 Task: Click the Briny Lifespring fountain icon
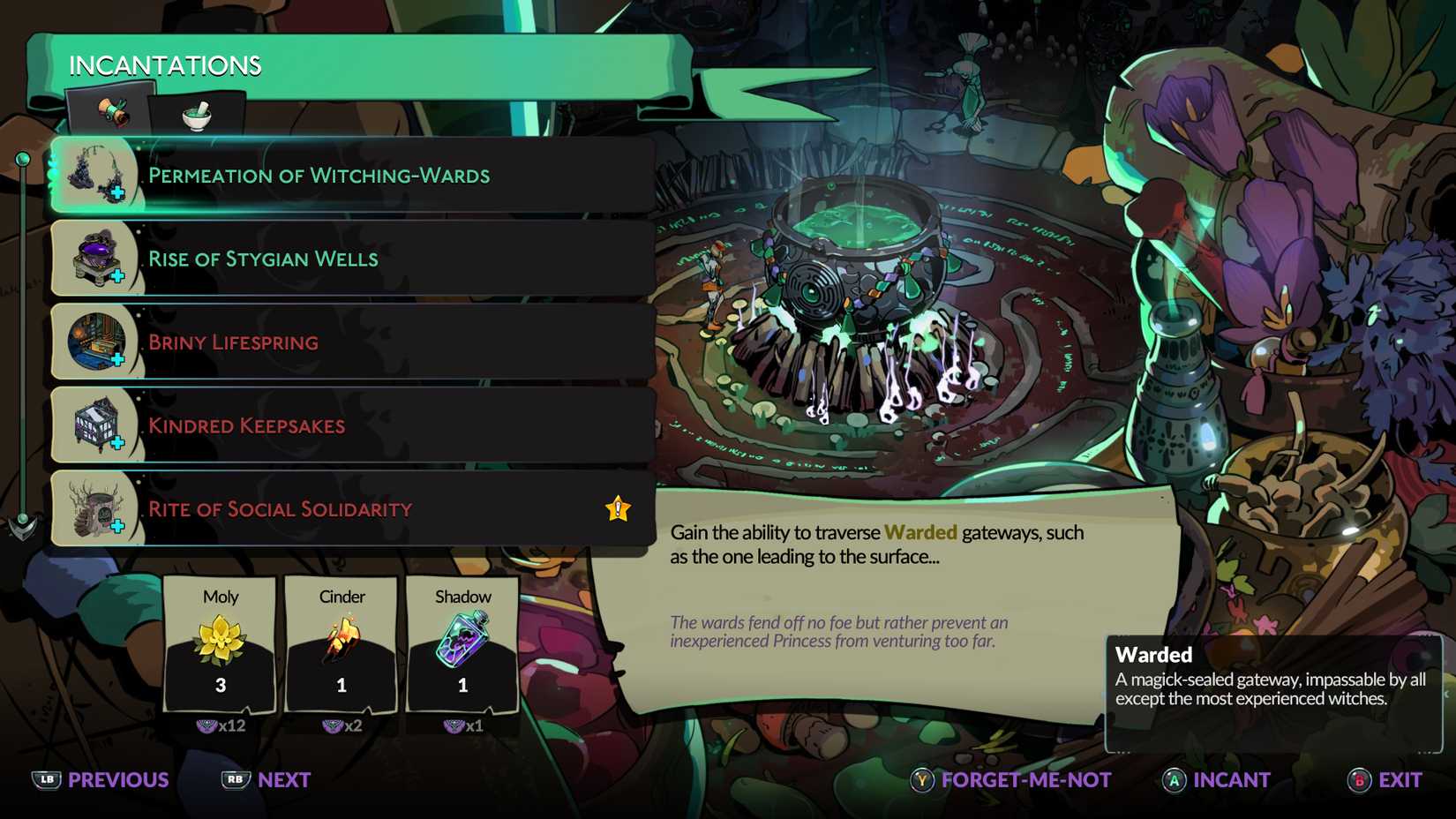(x=95, y=342)
